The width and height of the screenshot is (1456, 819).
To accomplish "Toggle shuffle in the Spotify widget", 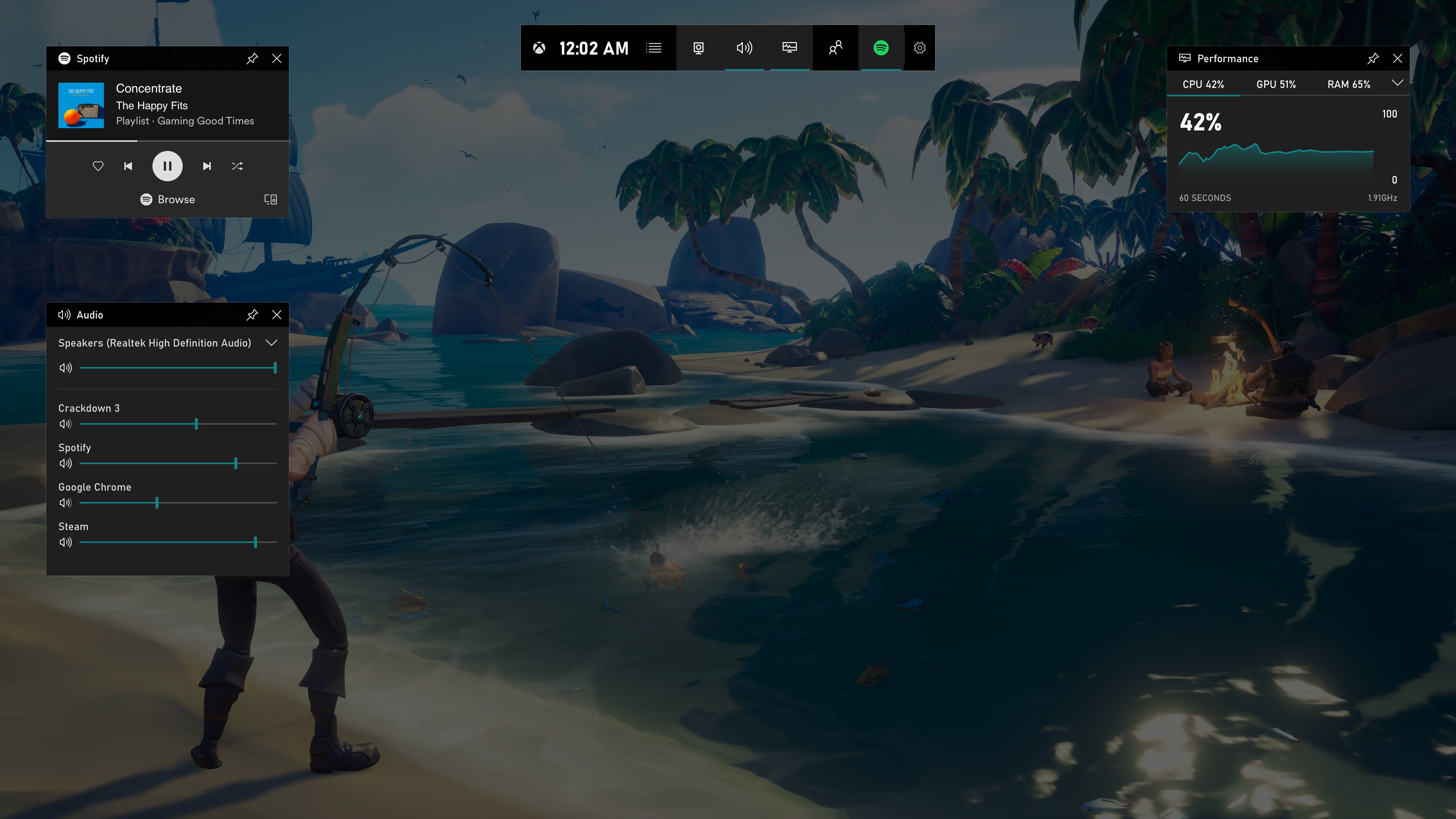I will [237, 166].
